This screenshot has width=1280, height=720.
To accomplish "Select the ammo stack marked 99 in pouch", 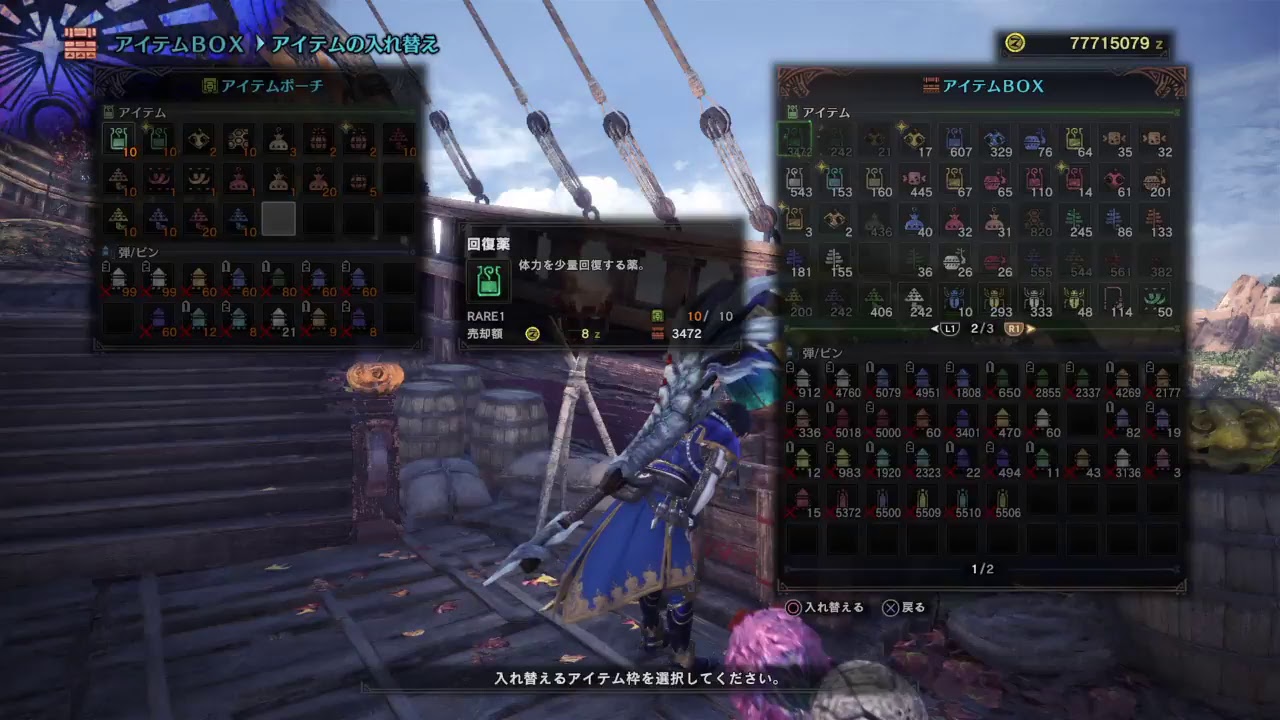I will tap(119, 279).
